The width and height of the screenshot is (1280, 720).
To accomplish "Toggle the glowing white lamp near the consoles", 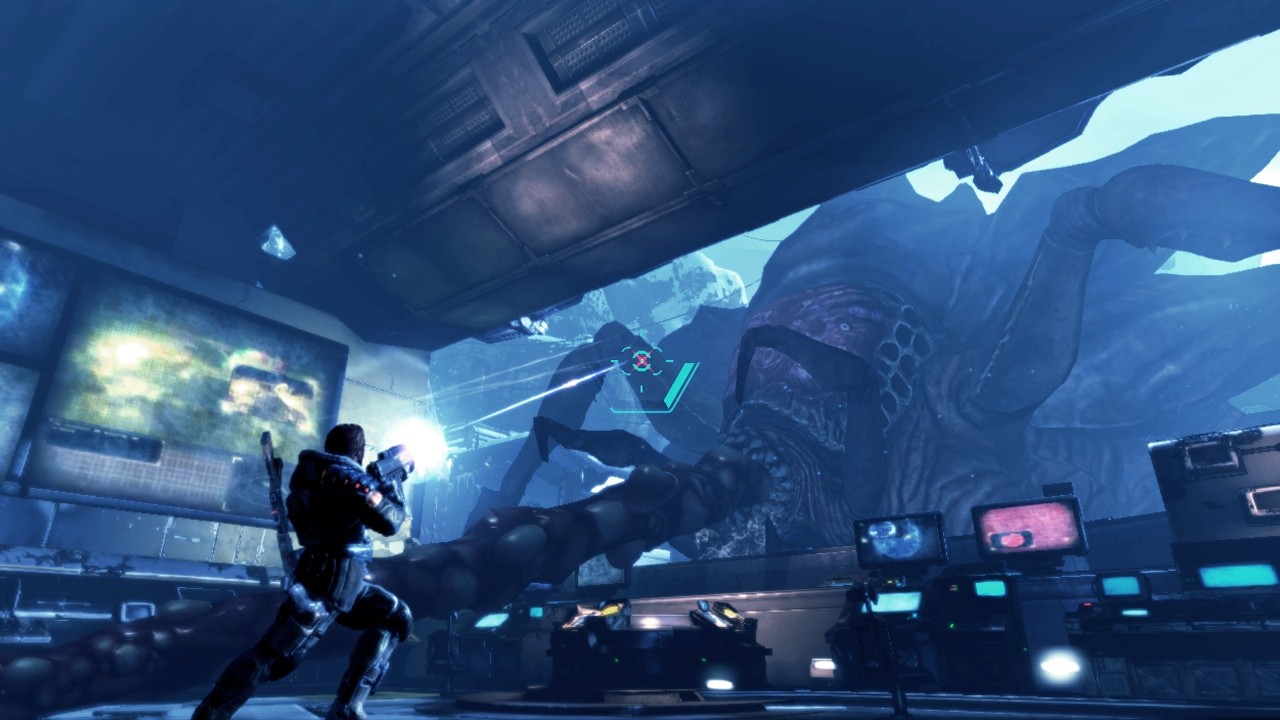I will (1057, 665).
